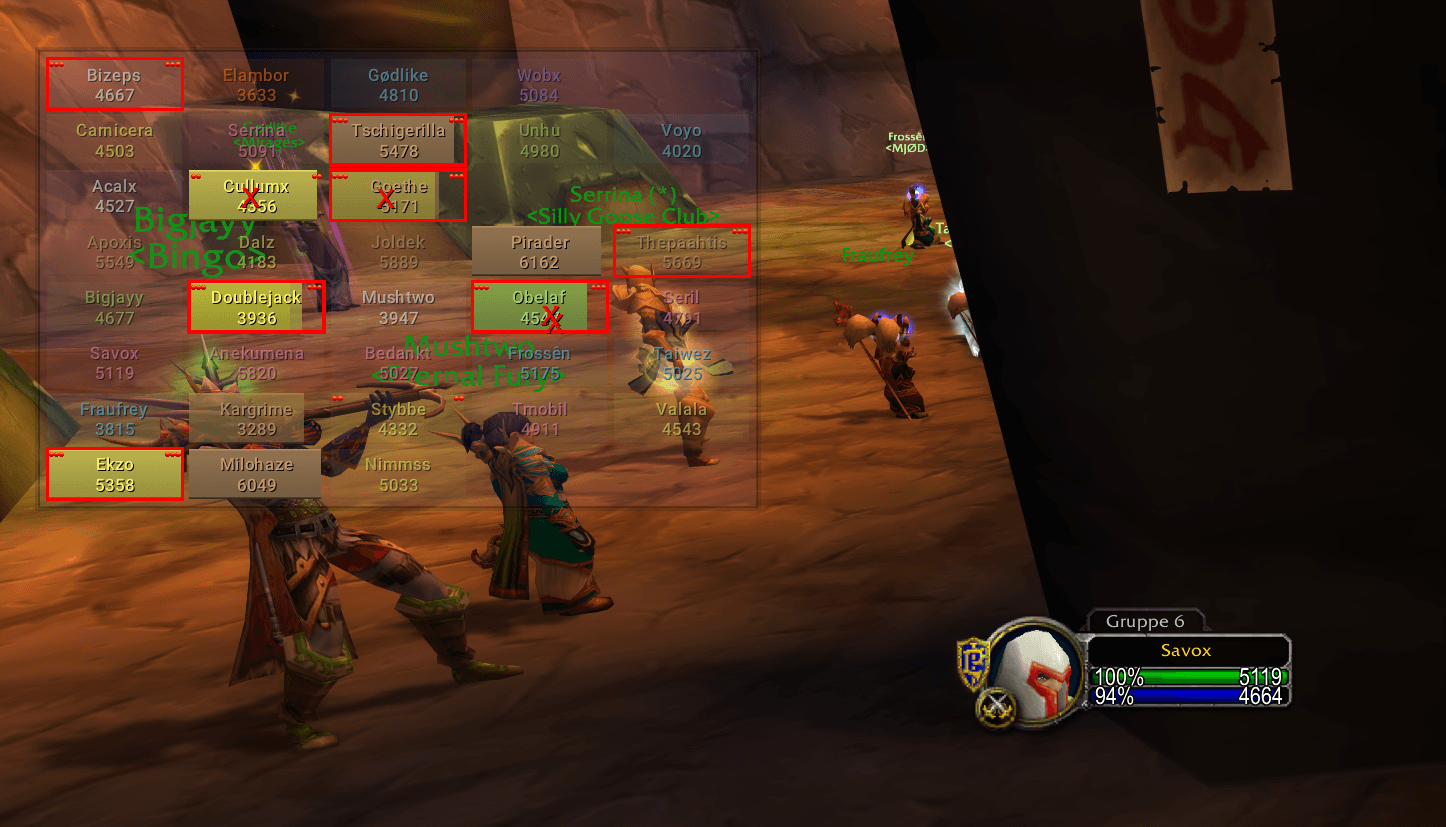This screenshot has width=1446, height=827.
Task: Toggle the buff indicator on Doublejack's frame
Action: click(196, 287)
